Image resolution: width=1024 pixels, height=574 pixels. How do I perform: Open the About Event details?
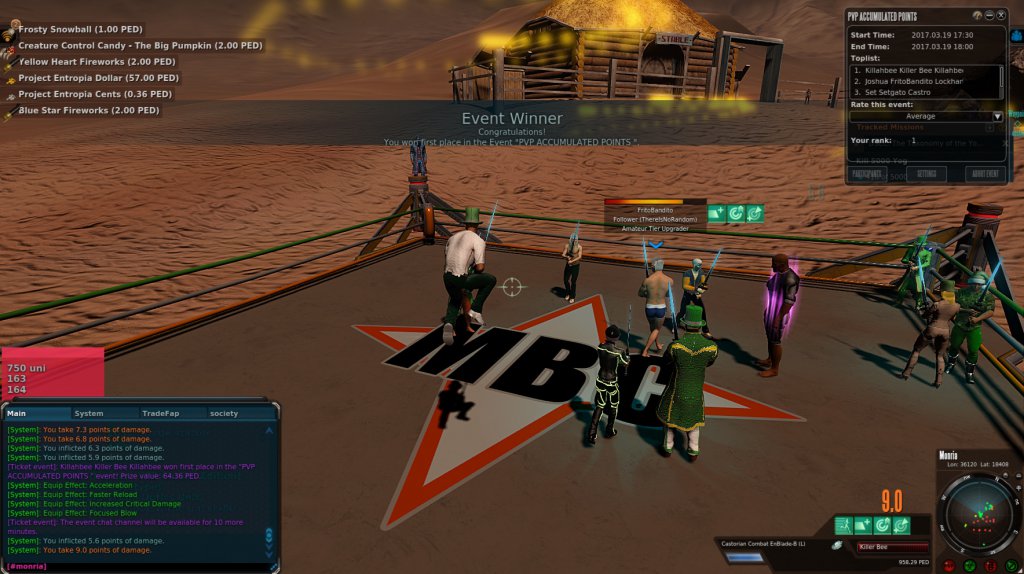tap(985, 174)
